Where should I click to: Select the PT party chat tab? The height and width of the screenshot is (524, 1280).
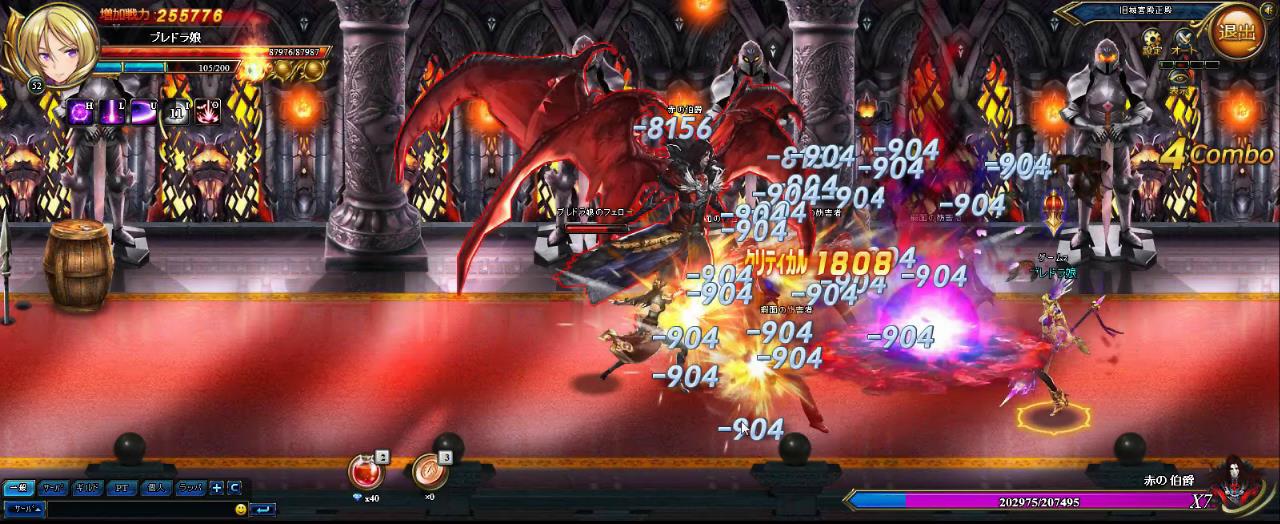[x=121, y=488]
